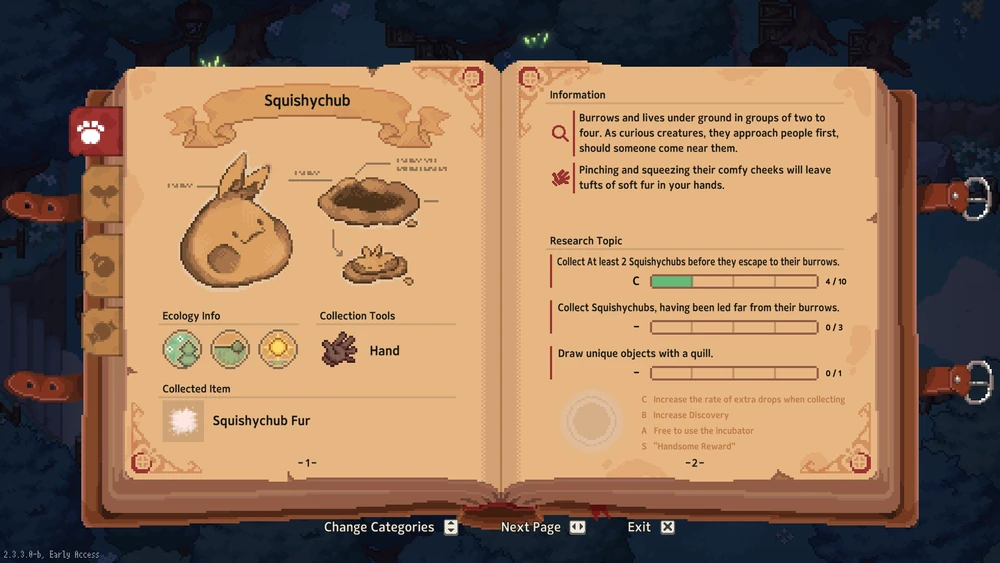Switch to the wrapped candy category tab

[102, 331]
